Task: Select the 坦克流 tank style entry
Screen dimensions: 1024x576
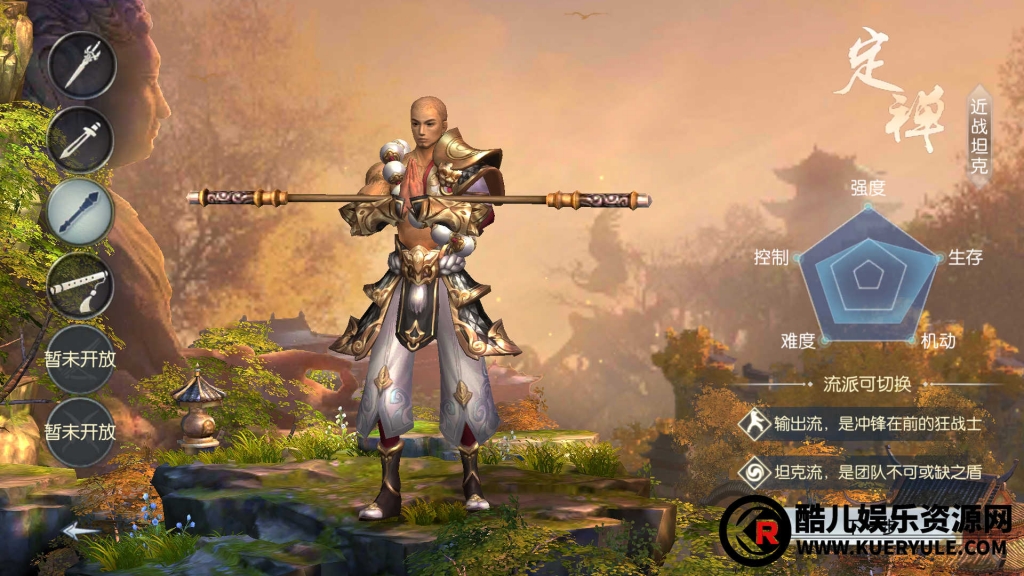Action: click(863, 472)
